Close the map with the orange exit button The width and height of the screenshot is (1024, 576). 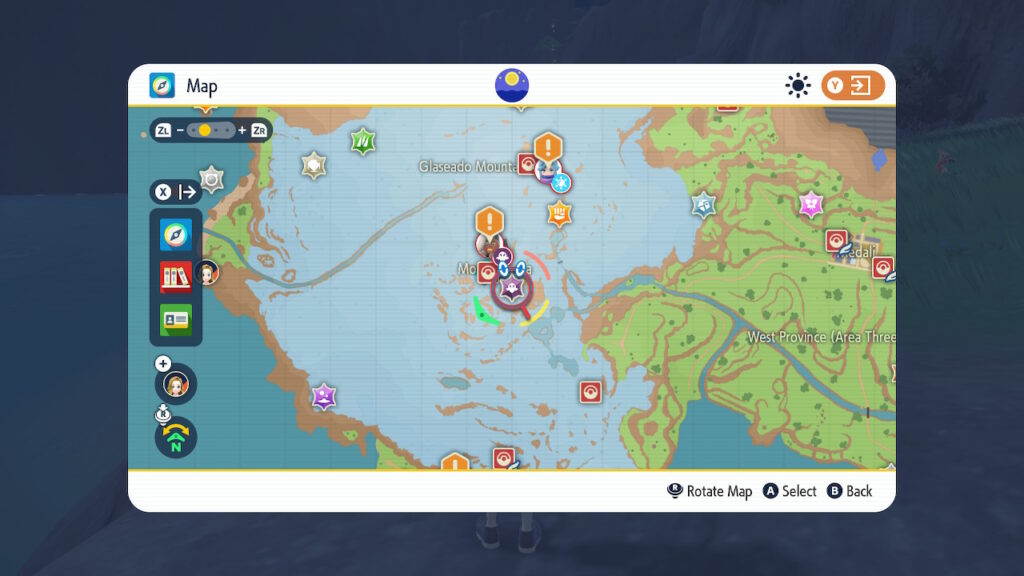point(853,86)
